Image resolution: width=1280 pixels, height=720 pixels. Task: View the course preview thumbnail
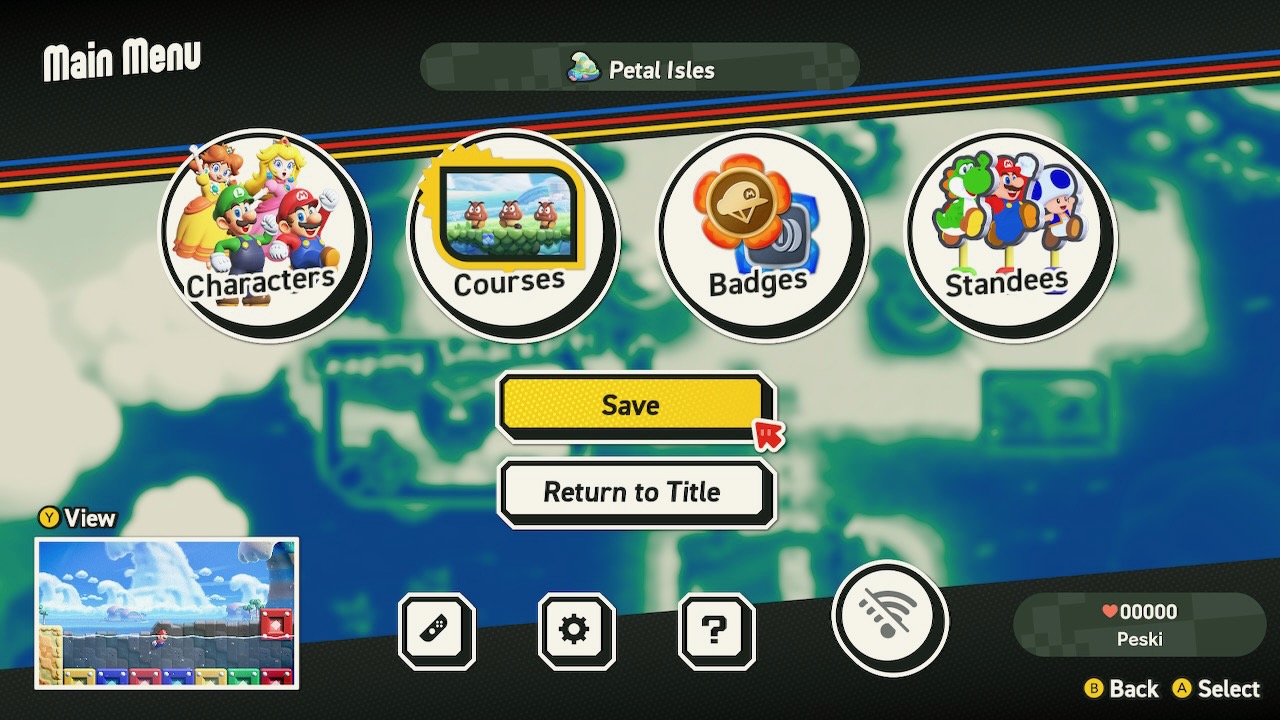[x=167, y=613]
